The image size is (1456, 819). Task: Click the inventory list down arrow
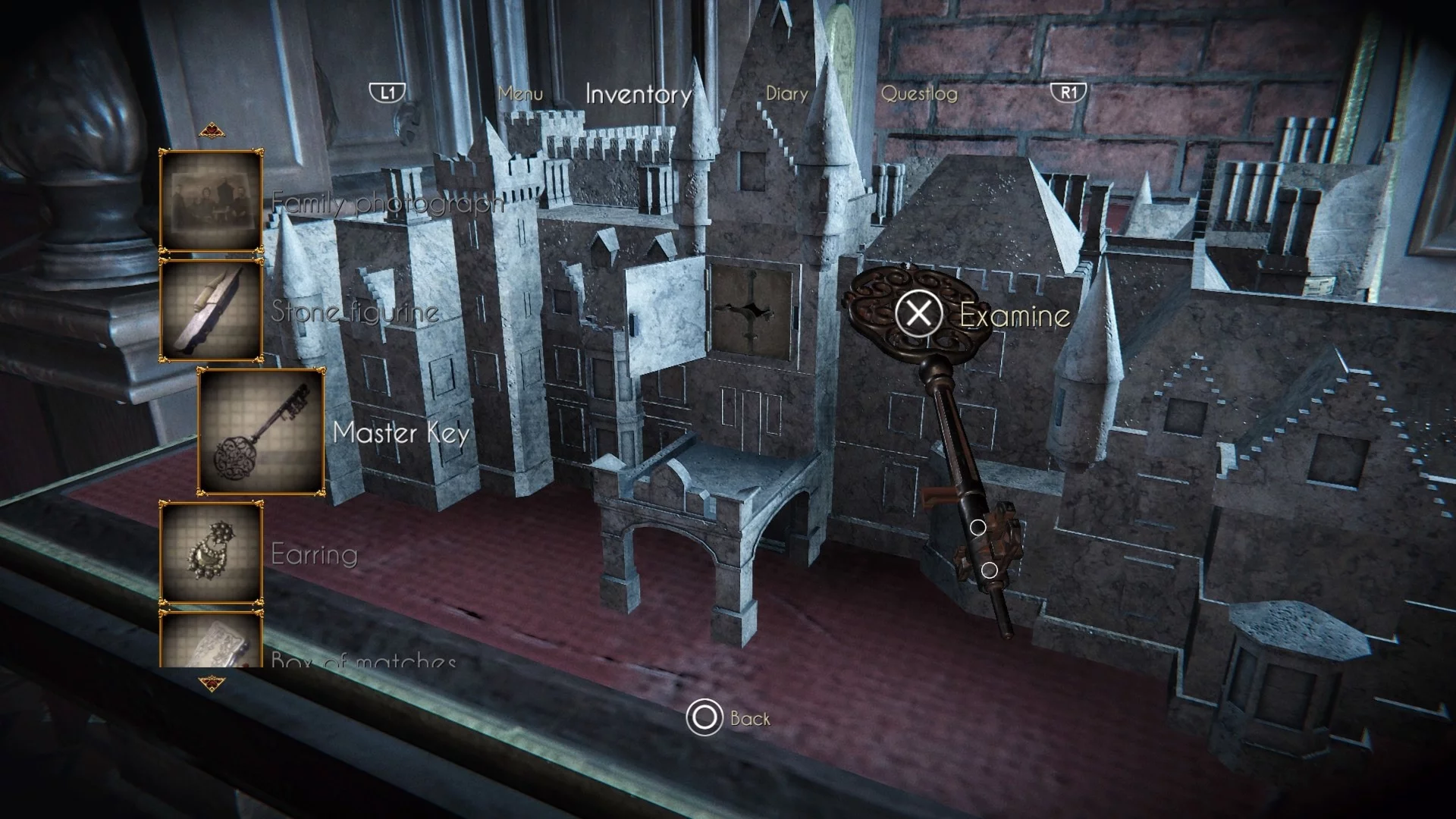pos(212,684)
